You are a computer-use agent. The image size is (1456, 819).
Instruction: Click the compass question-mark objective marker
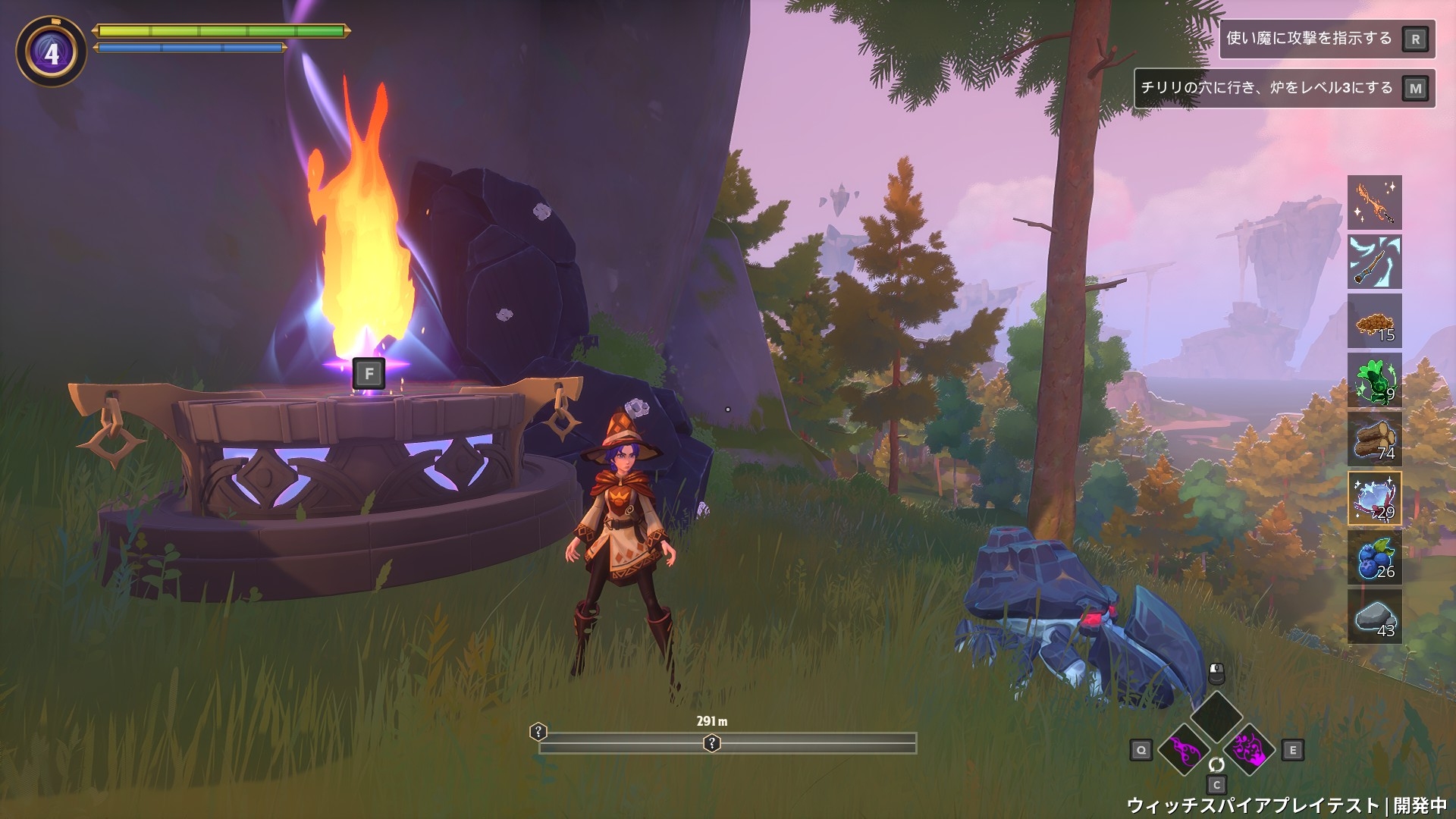pos(711,743)
